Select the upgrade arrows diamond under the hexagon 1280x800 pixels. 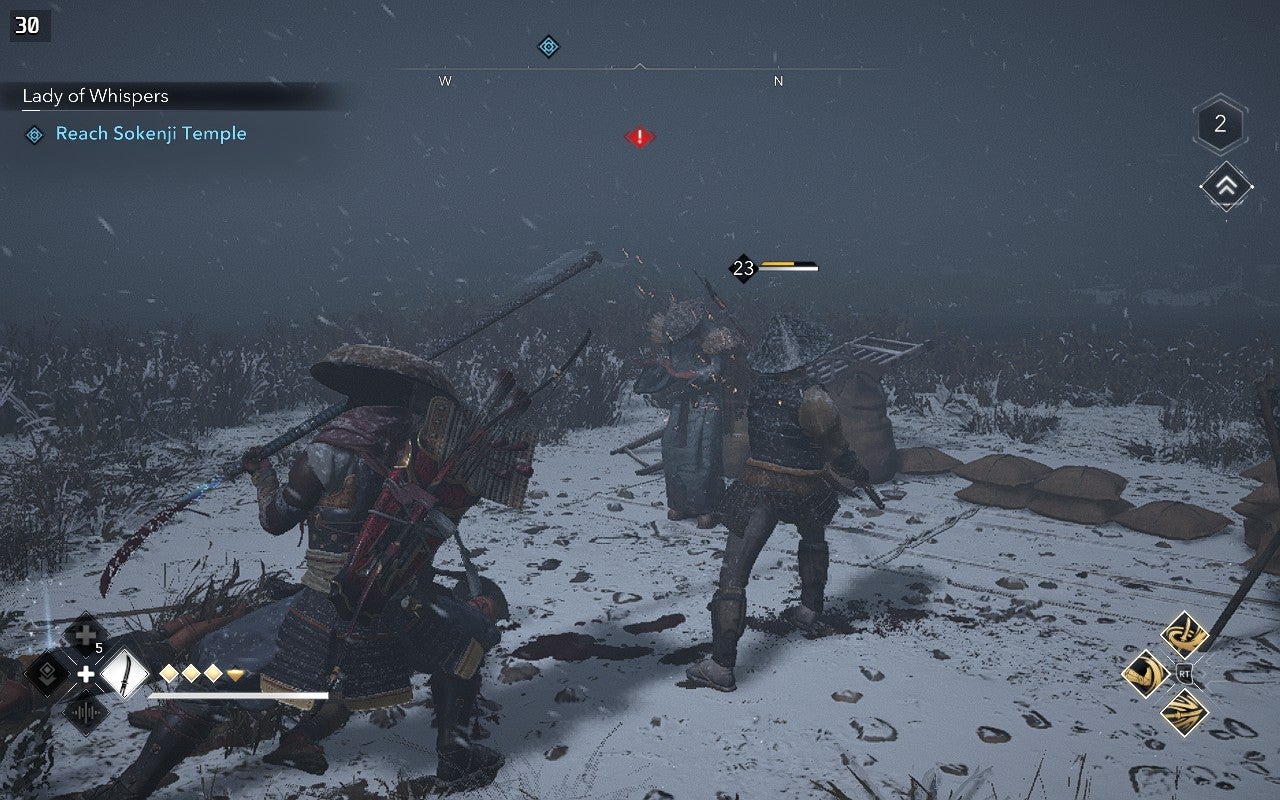[1225, 186]
